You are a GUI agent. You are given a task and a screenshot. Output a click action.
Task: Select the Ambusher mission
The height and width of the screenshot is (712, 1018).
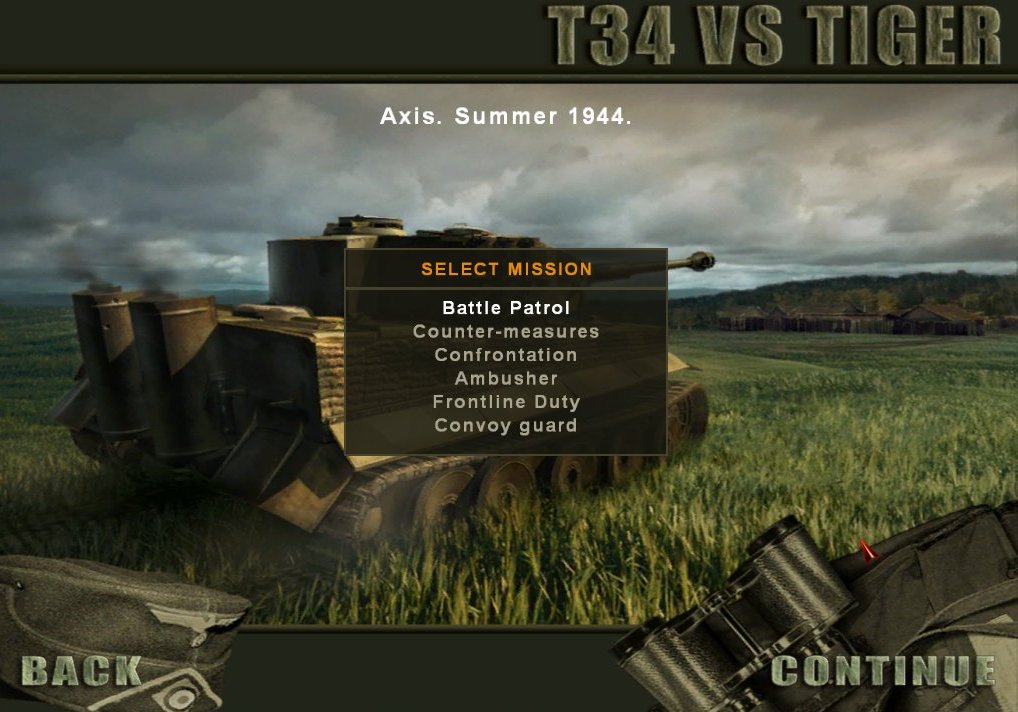click(x=506, y=379)
